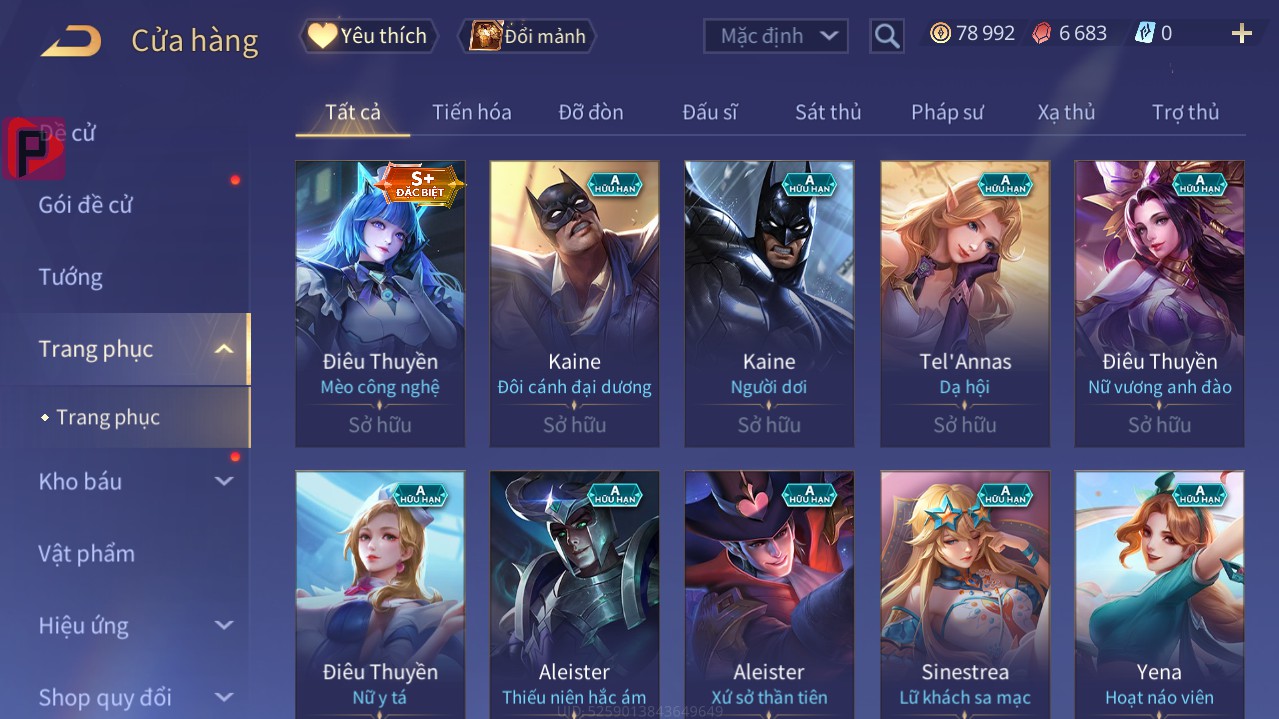
Task: Select the Sát thủ tab
Action: pos(828,112)
